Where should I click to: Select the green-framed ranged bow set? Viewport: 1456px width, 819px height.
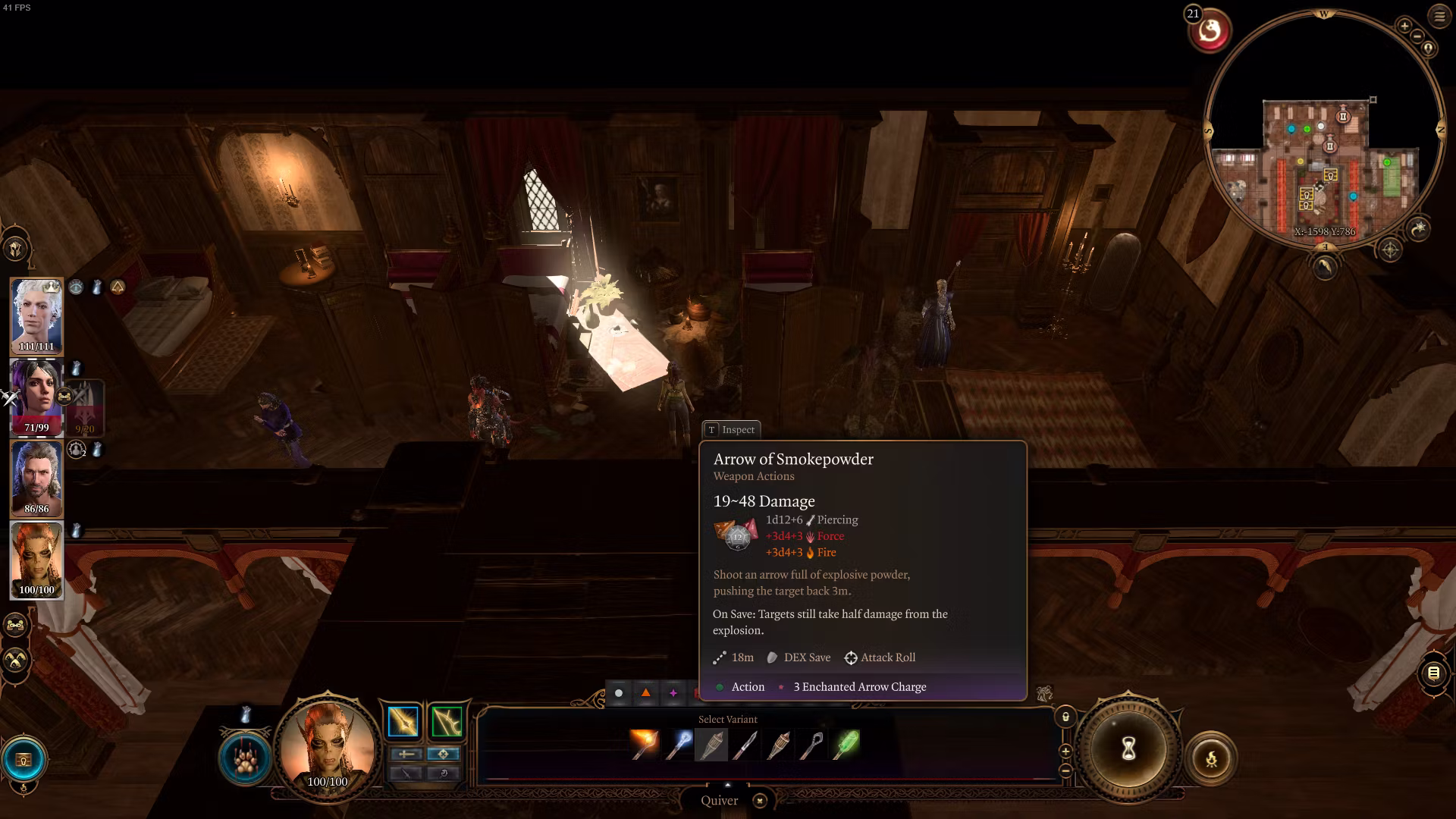(x=446, y=722)
